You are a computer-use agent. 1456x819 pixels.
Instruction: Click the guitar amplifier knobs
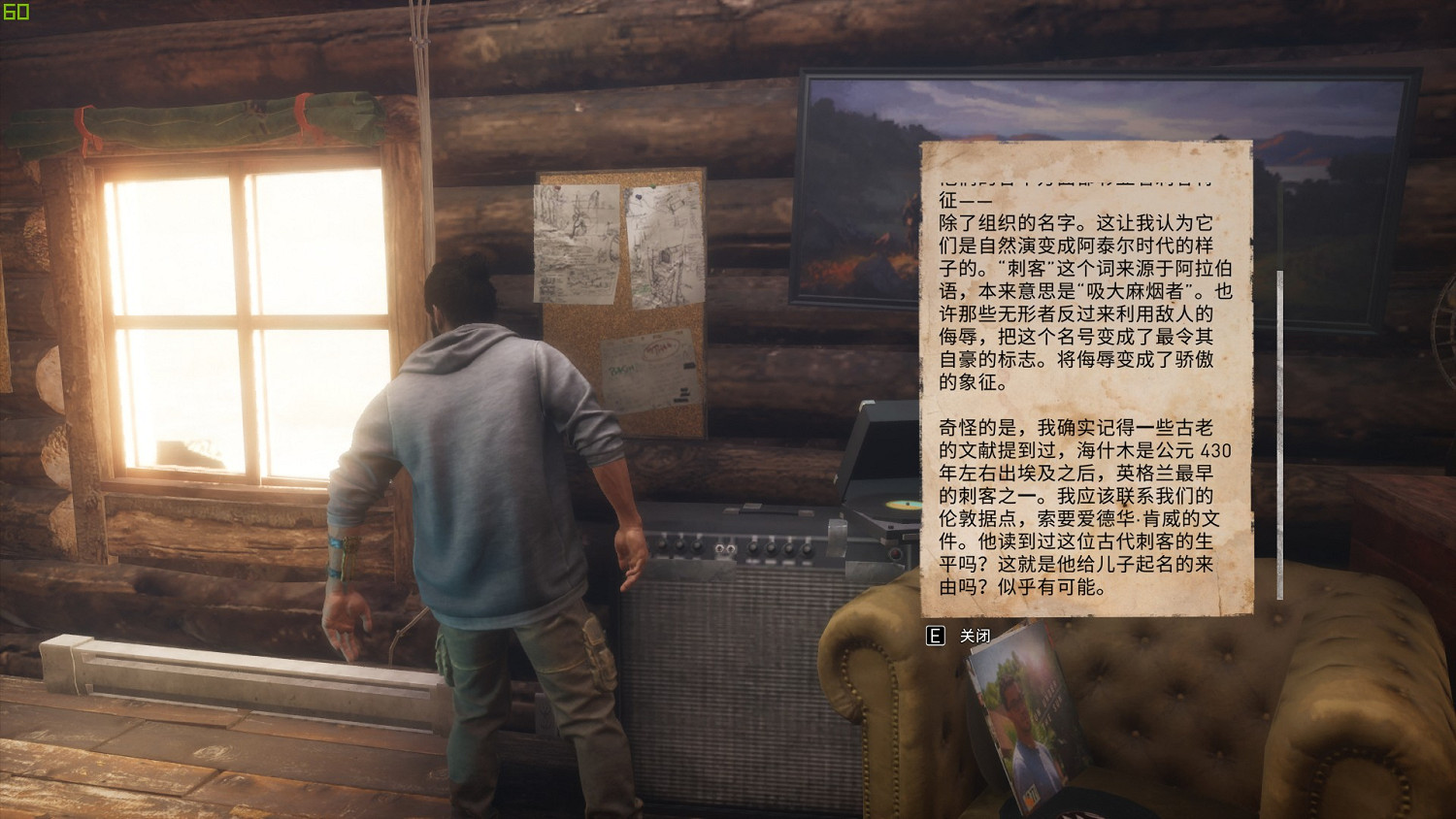(738, 545)
